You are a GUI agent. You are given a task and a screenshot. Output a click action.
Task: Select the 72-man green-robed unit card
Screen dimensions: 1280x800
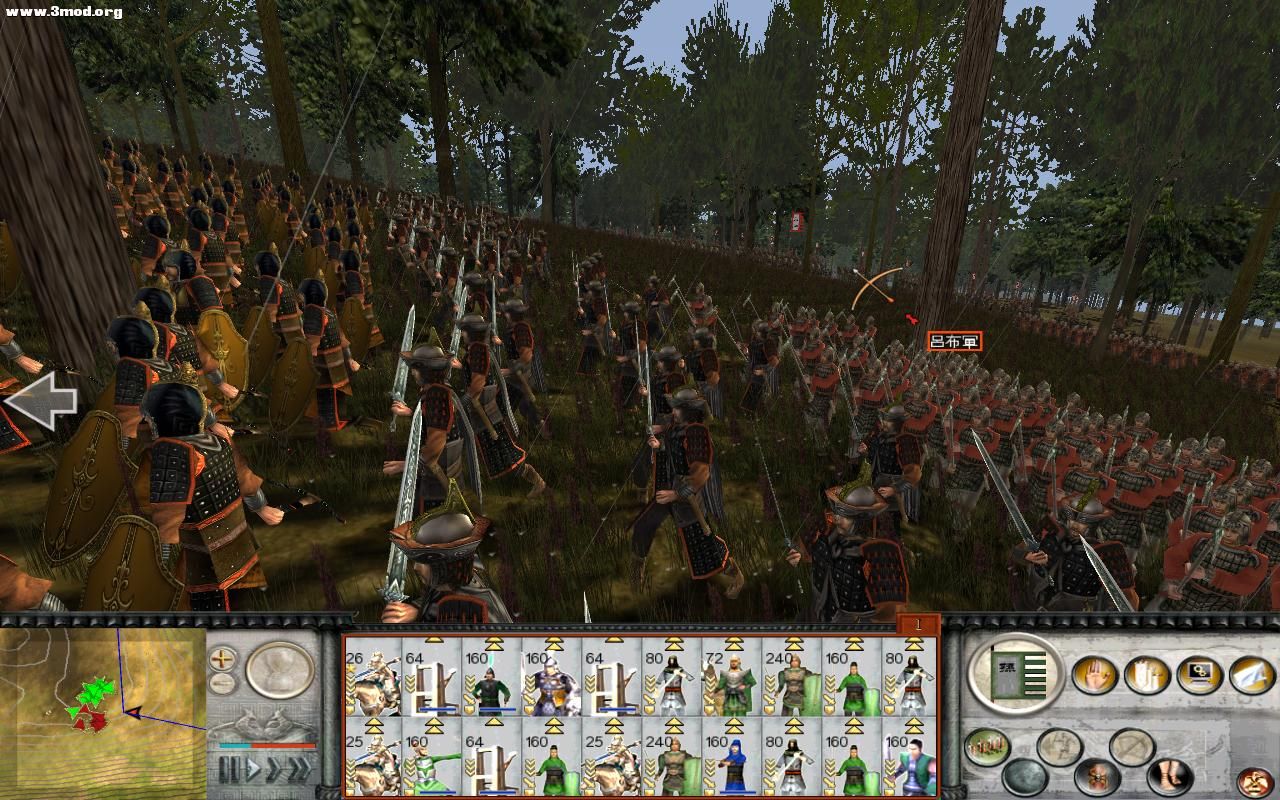[x=731, y=676]
